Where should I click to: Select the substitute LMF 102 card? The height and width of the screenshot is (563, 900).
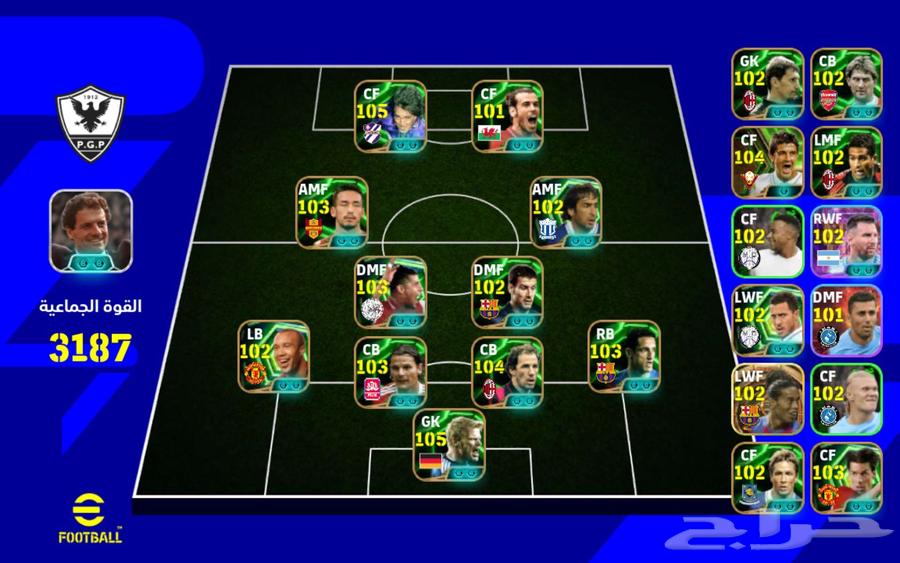pos(846,162)
